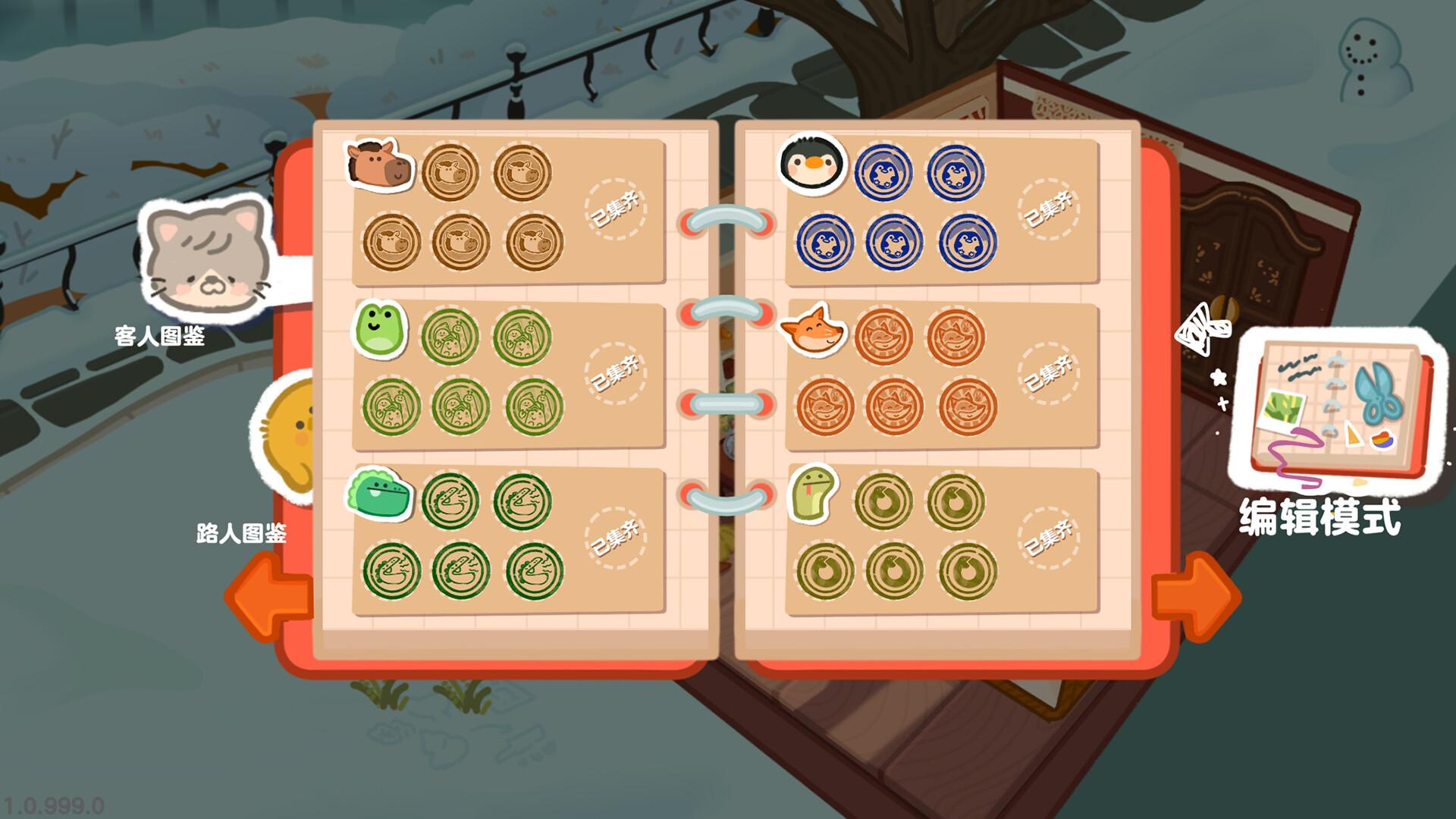Viewport: 1456px width, 819px height.
Task: Turn to the next album page
Action: (x=1194, y=597)
